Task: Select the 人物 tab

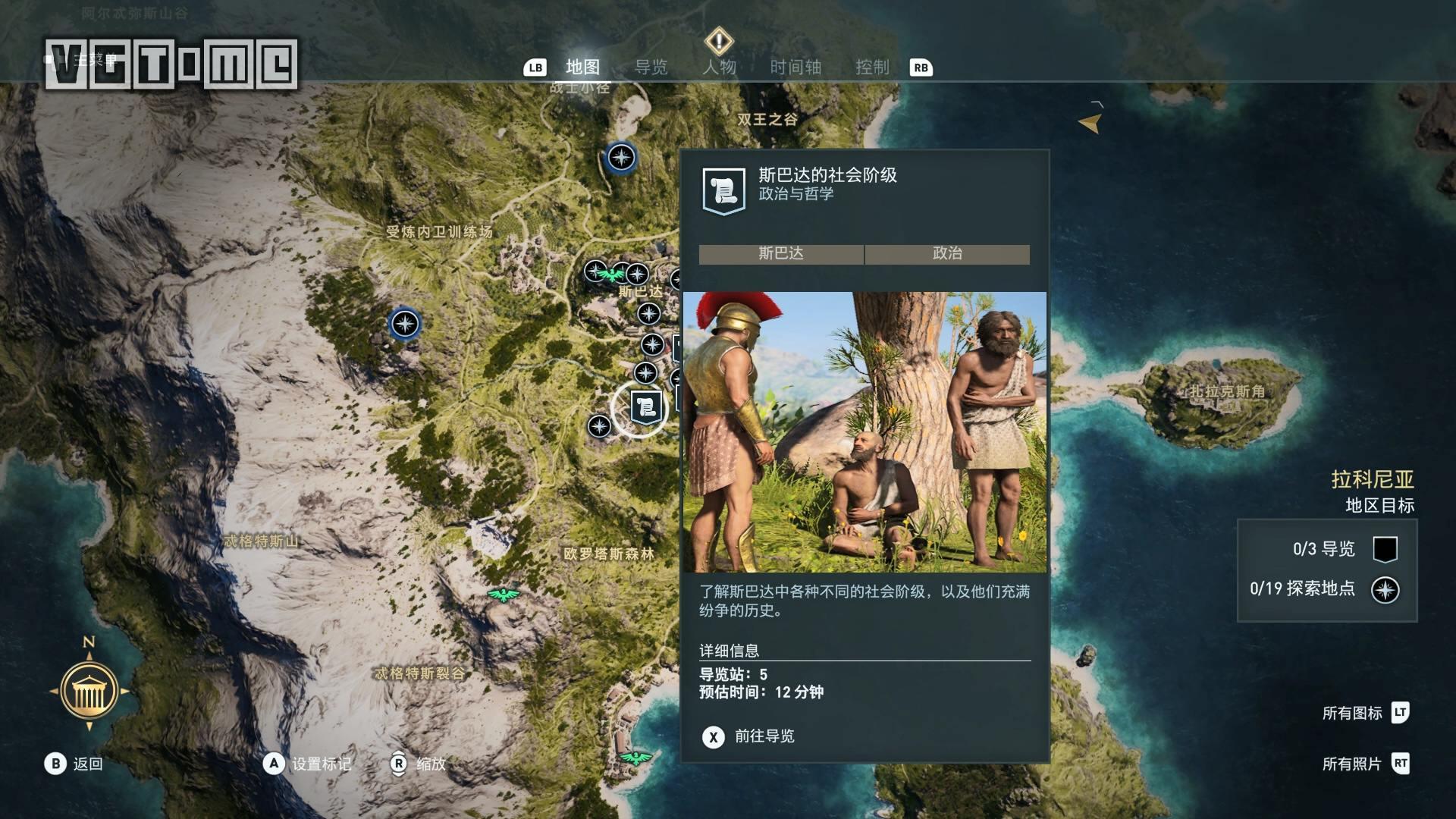Action: 719,67
